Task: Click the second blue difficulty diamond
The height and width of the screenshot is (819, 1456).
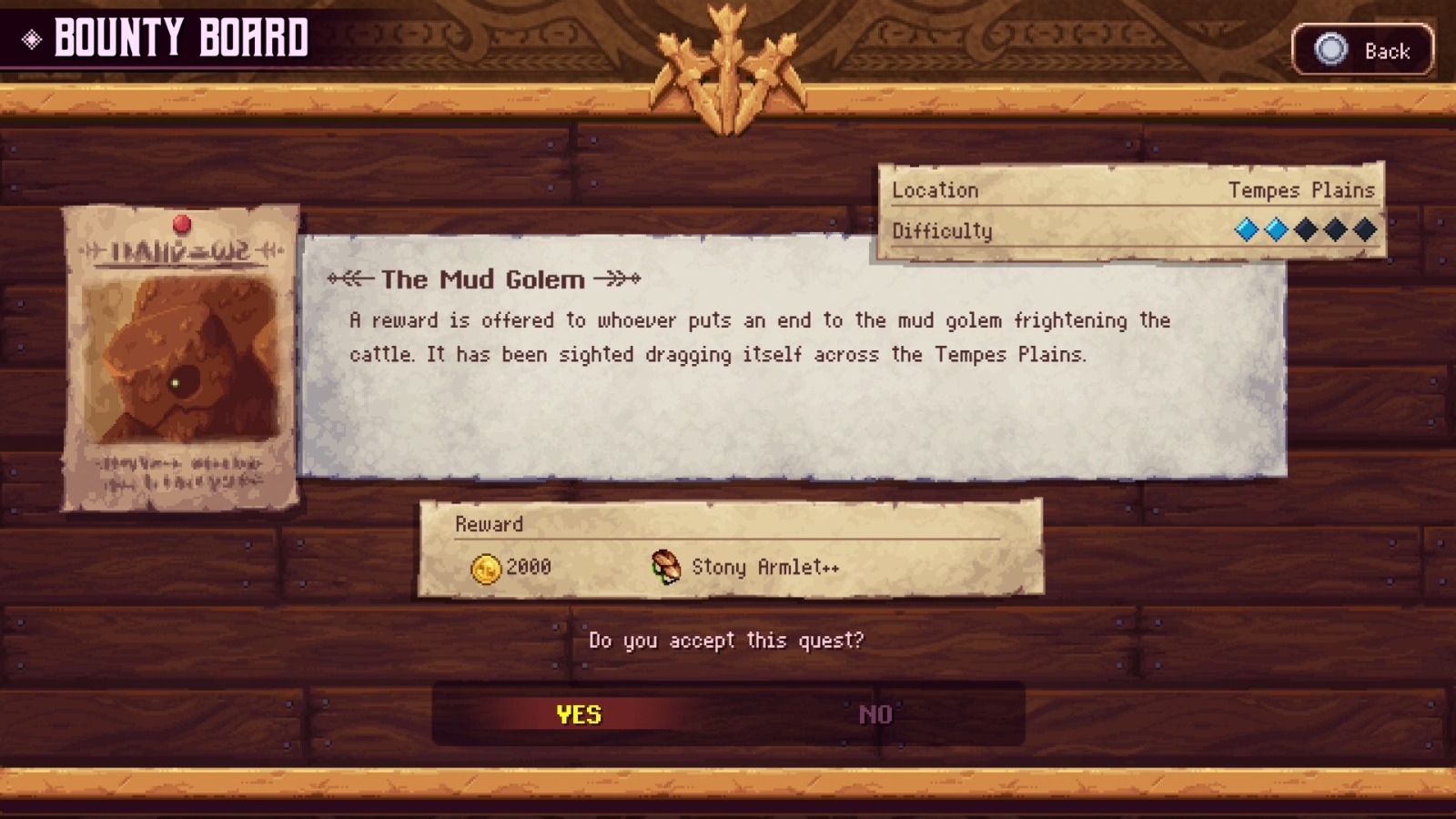Action: click(1275, 230)
